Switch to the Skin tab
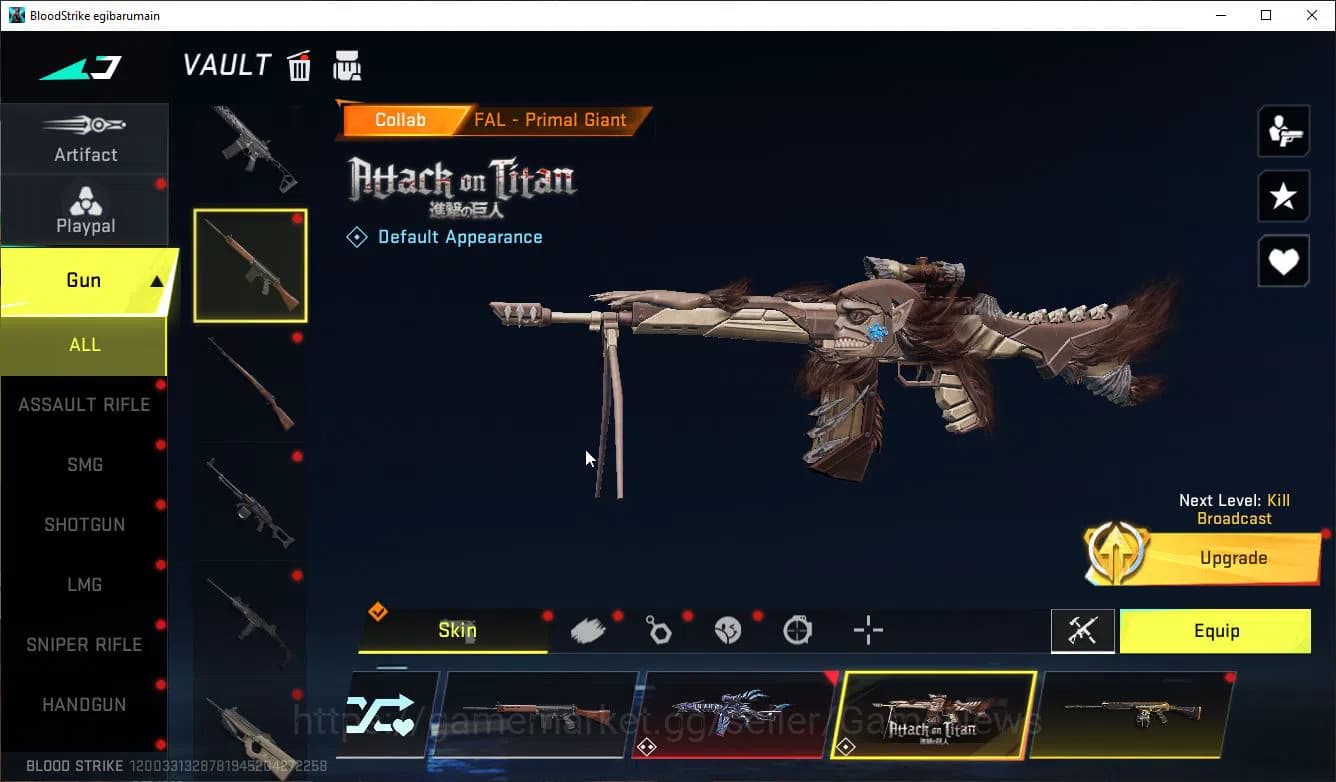 pyautogui.click(x=456, y=630)
